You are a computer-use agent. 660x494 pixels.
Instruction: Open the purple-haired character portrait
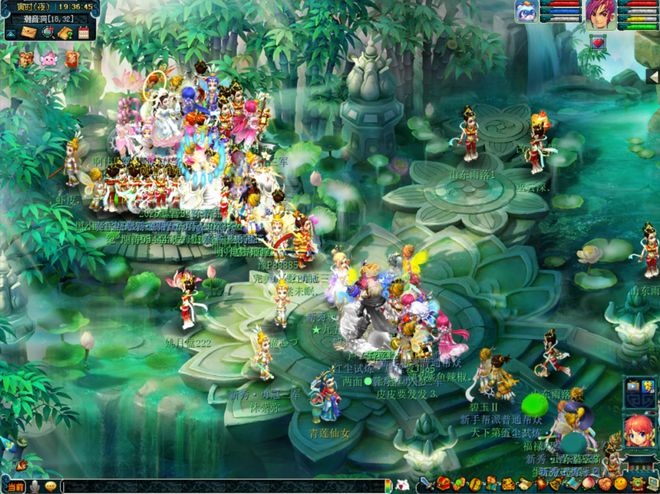click(x=600, y=13)
